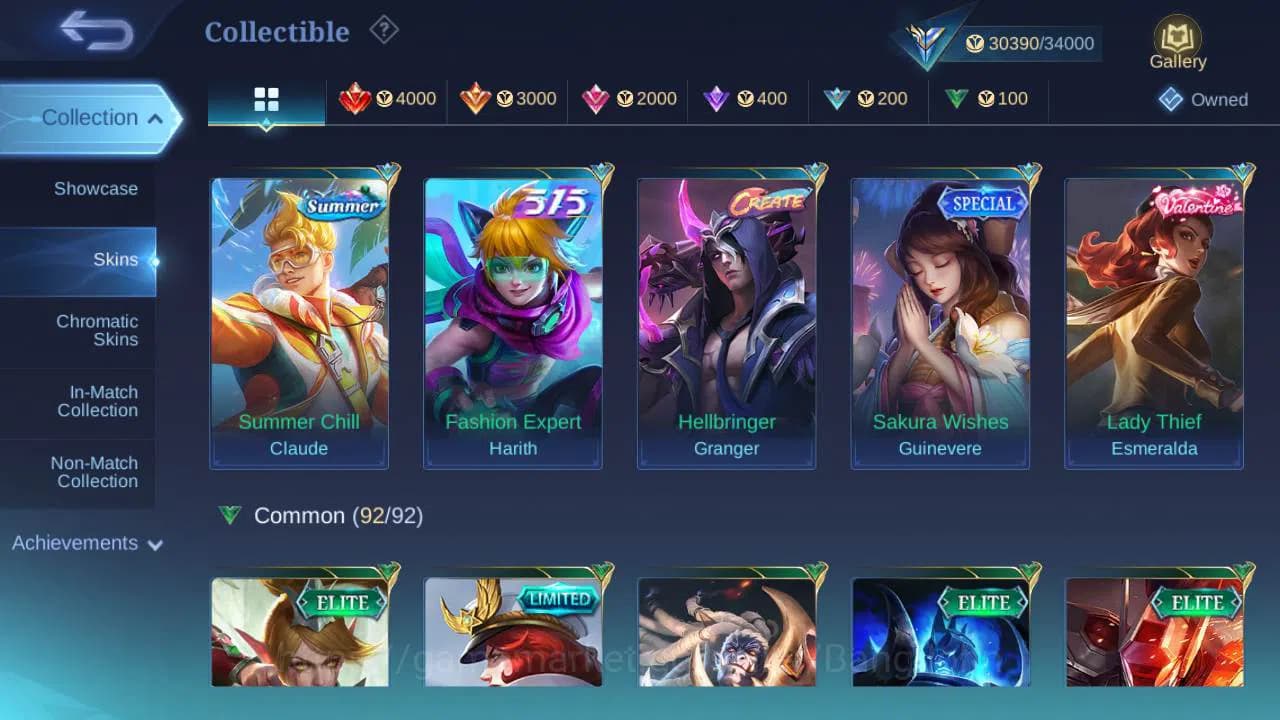Click the red 4000-token rarity icon
1280x720 pixels.
pos(358,99)
